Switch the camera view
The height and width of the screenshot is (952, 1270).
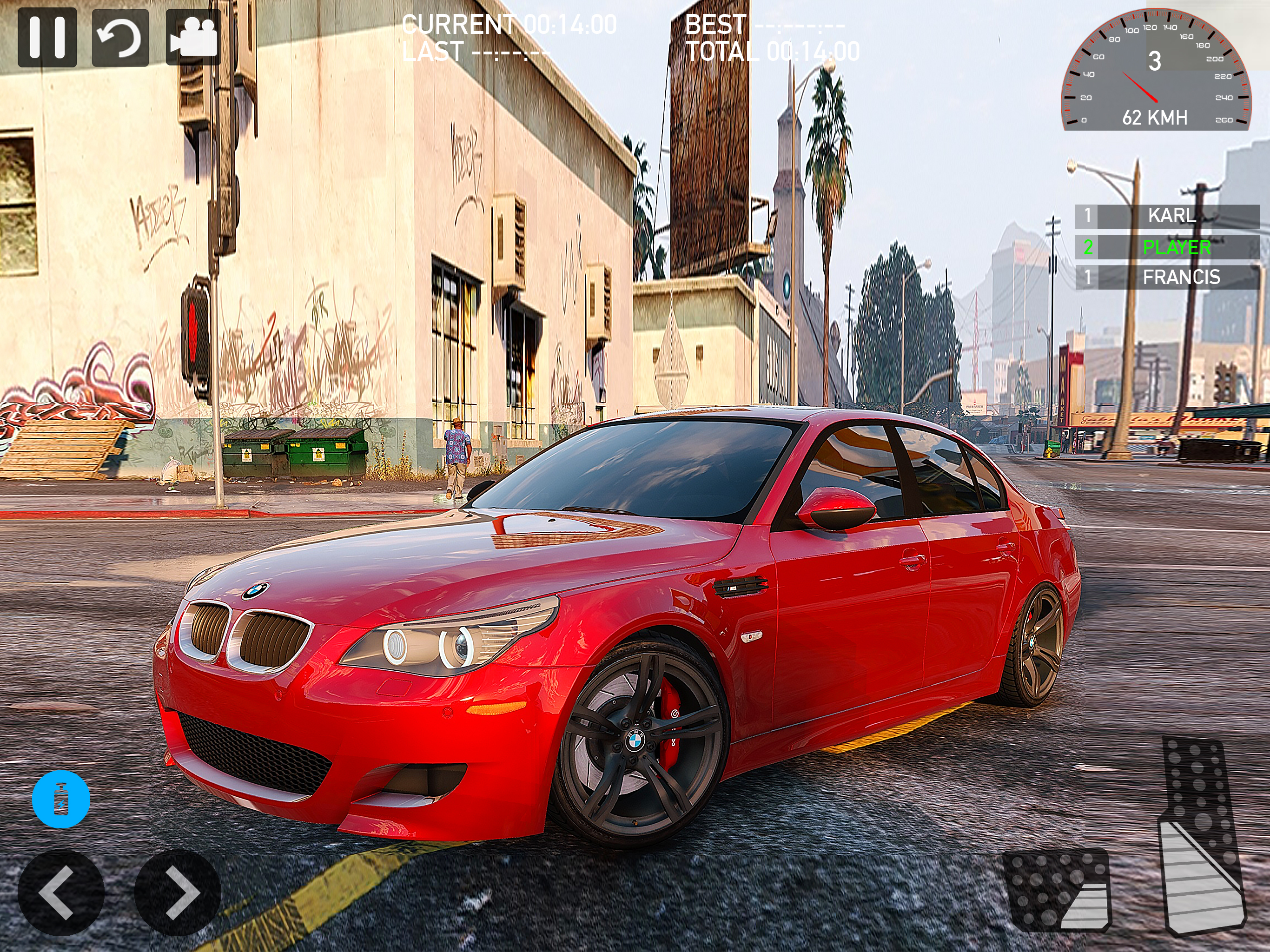(x=193, y=37)
